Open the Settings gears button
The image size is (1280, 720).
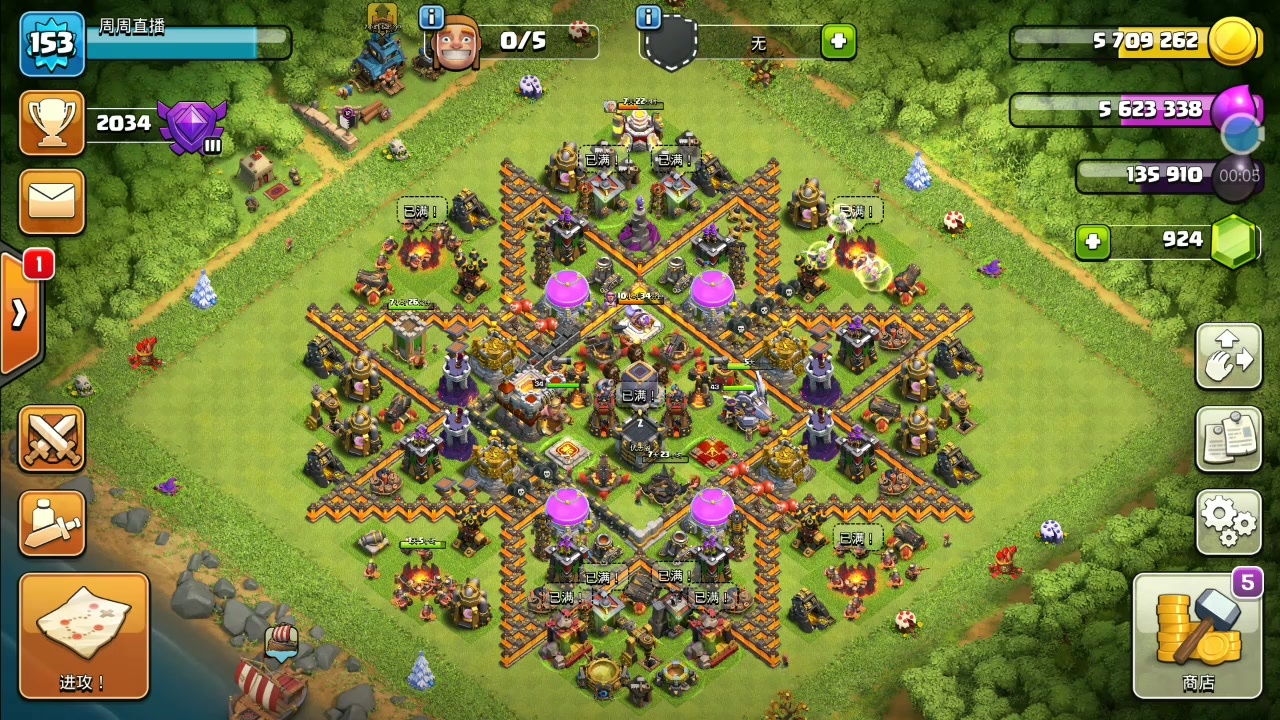1228,521
